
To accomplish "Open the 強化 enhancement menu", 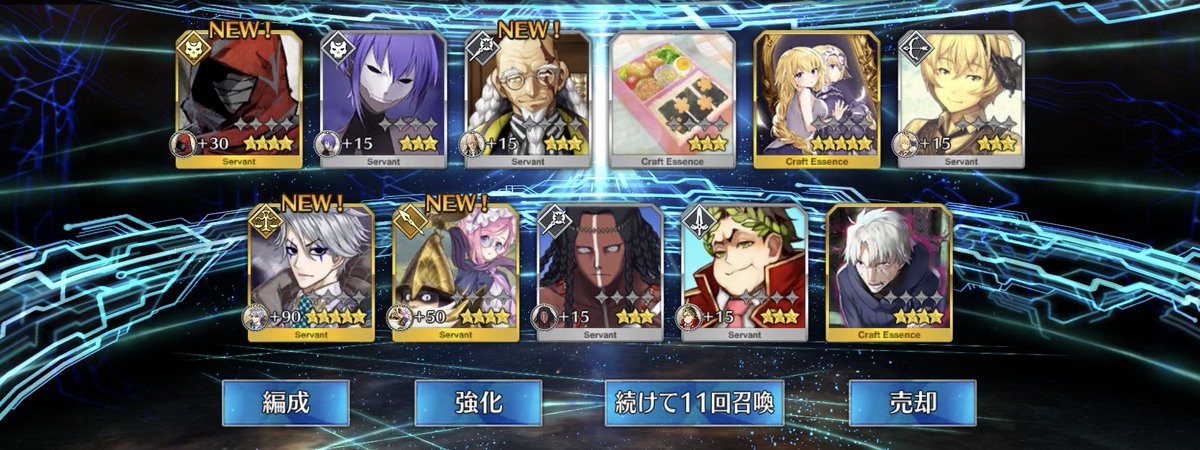I will (x=478, y=403).
